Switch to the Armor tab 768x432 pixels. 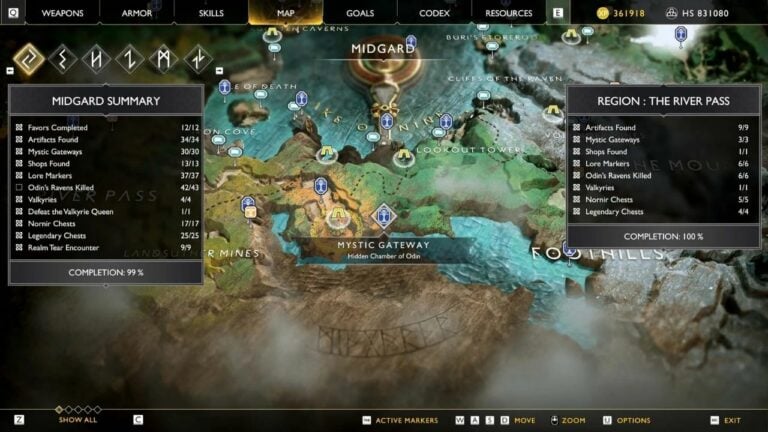click(x=136, y=13)
